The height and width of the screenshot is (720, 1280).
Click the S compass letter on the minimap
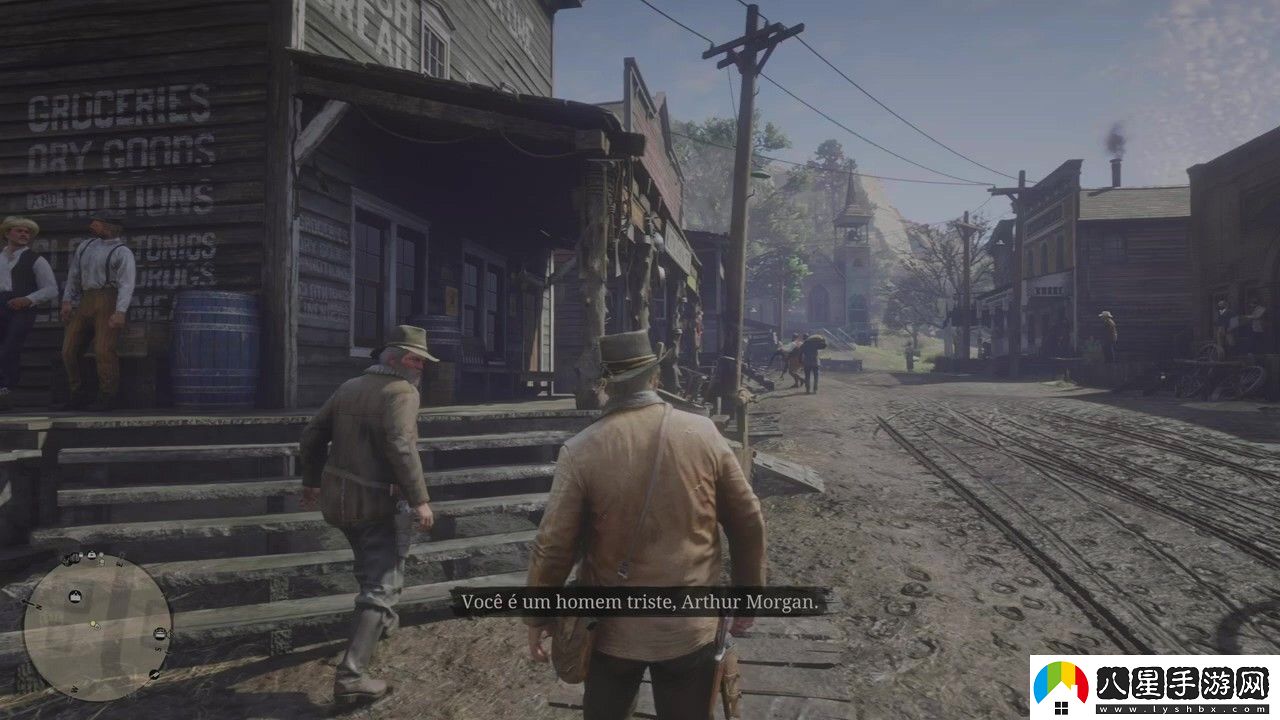click(158, 648)
